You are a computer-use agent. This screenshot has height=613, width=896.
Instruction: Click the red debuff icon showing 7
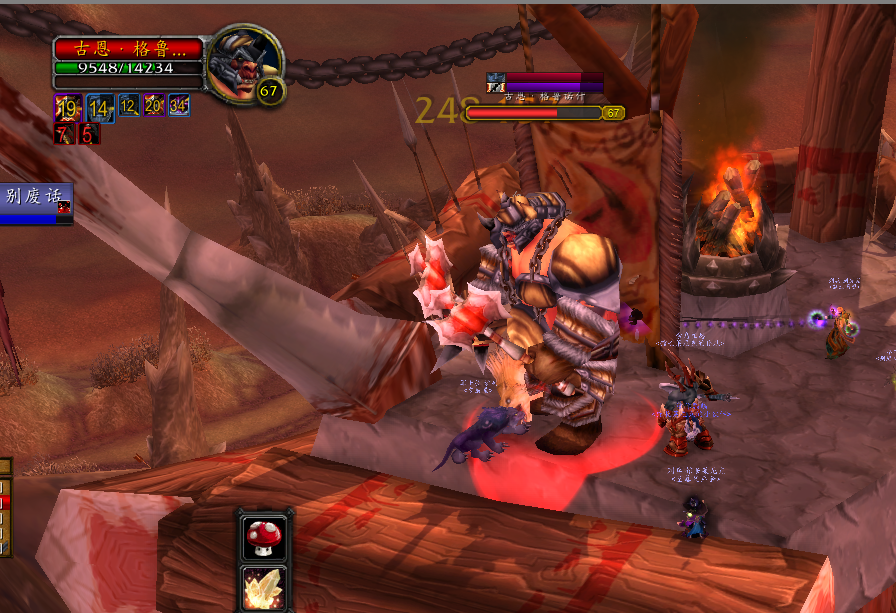point(64,133)
